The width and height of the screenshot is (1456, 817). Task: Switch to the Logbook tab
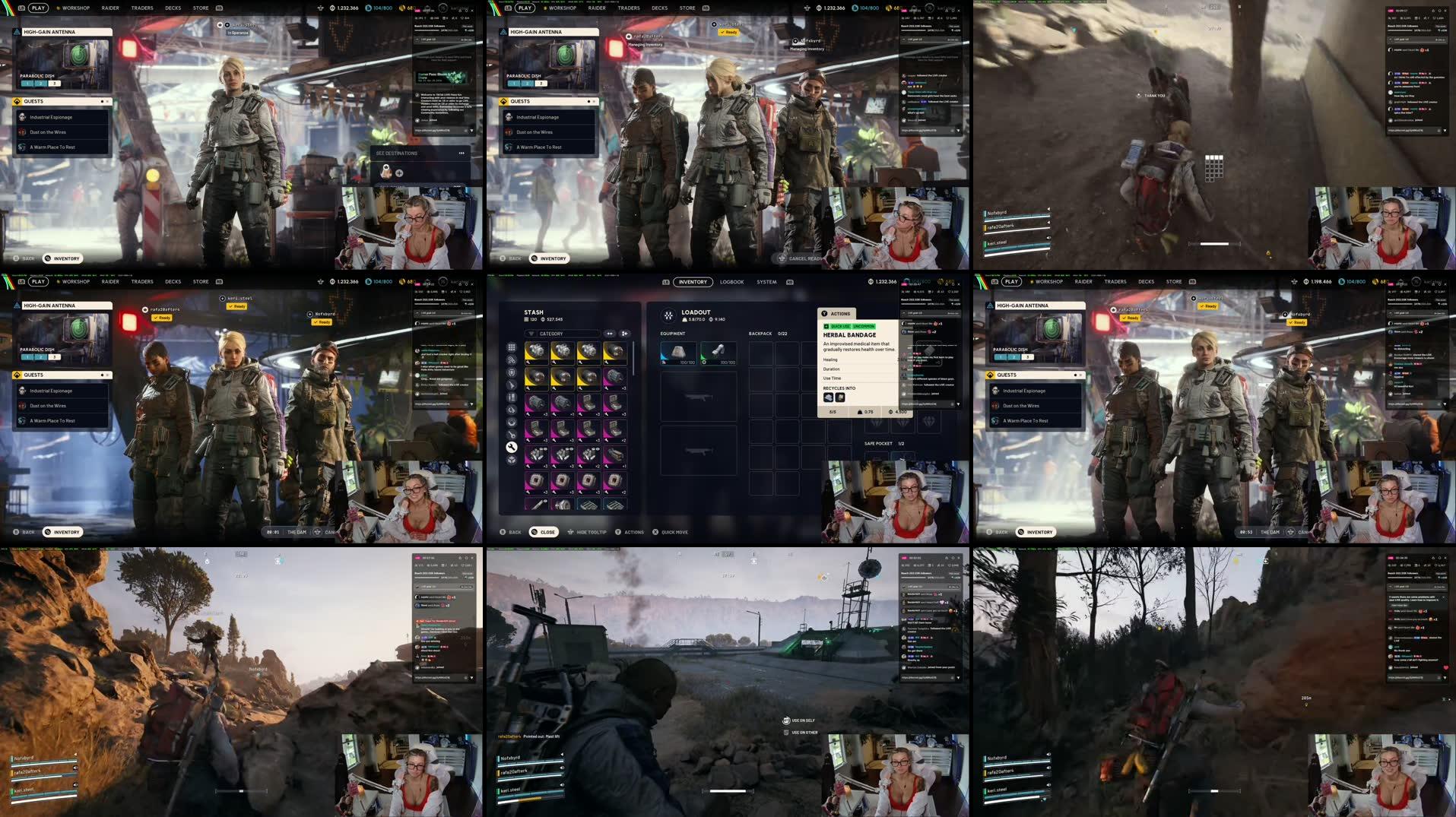[x=731, y=282]
